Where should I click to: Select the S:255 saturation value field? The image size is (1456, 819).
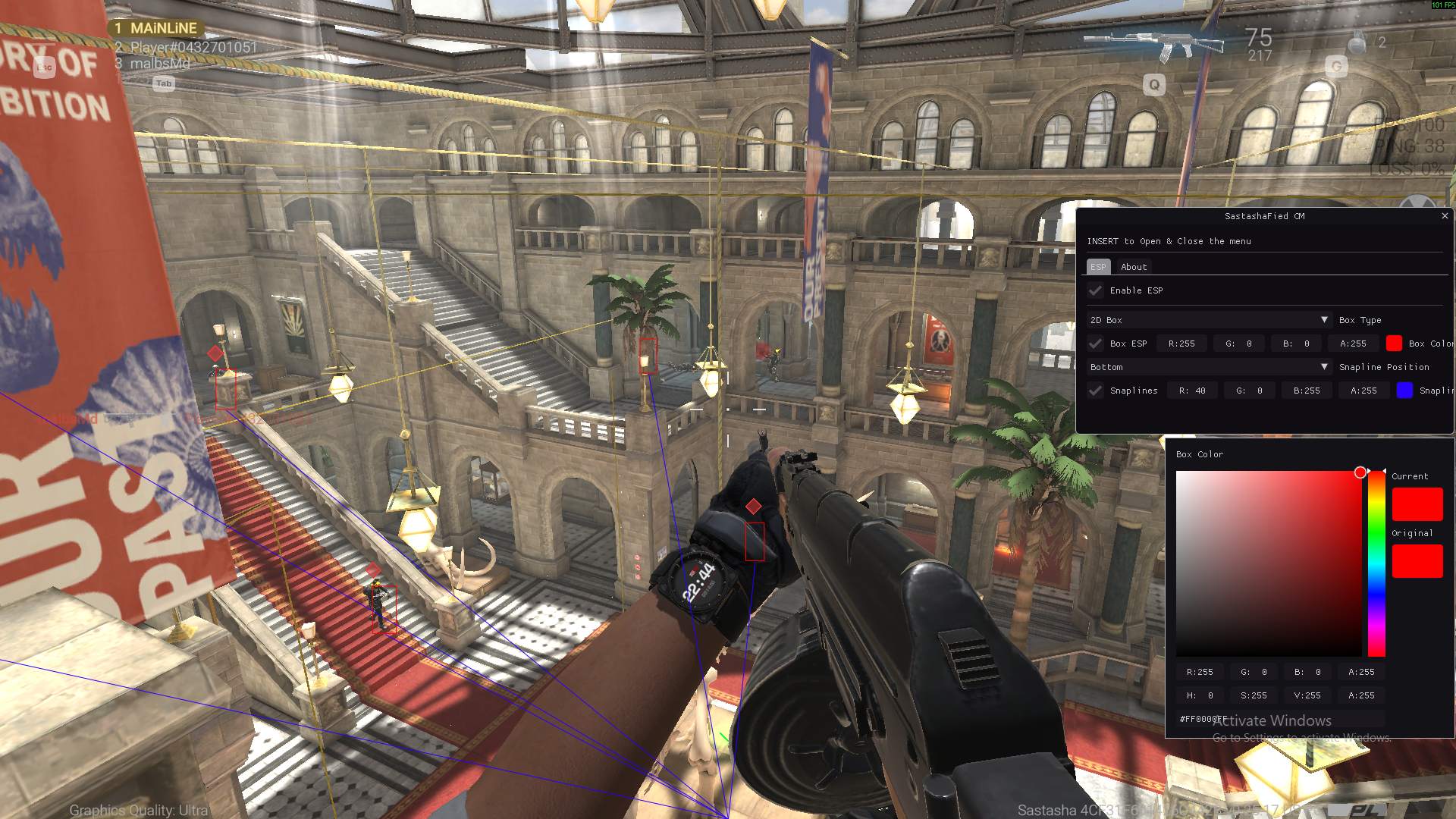pos(1254,695)
